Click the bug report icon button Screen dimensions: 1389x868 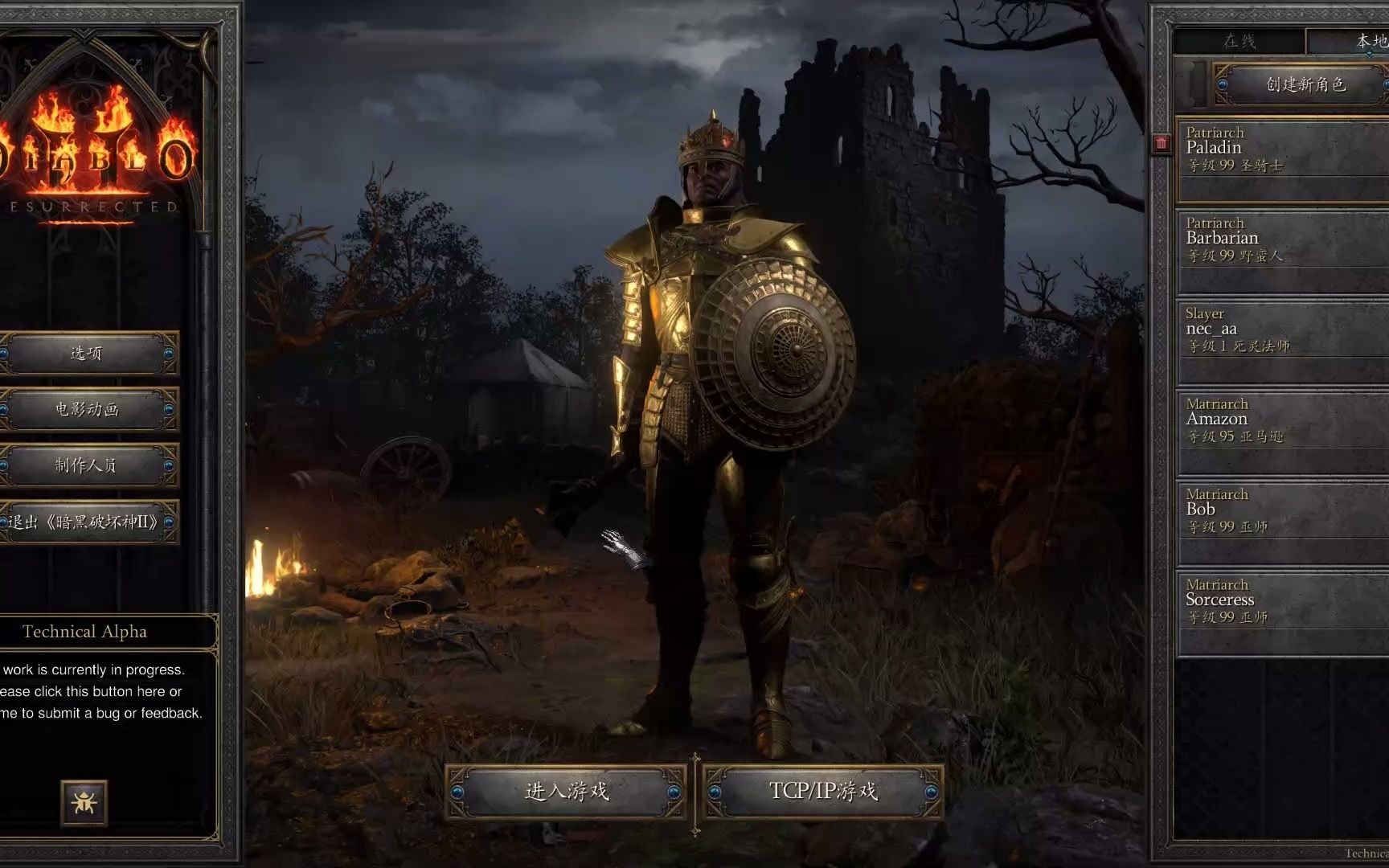coord(84,802)
